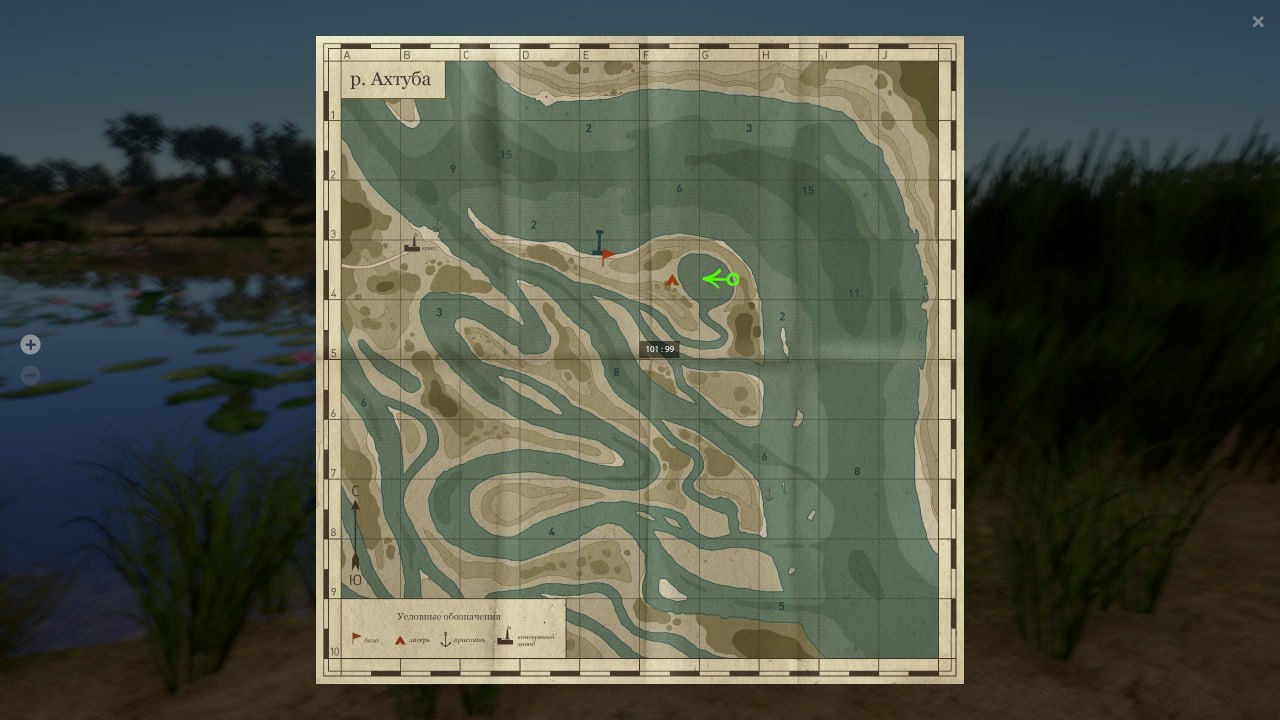Select the cannery building symbol in the legend
Screen dimensions: 1280x720
[505, 638]
